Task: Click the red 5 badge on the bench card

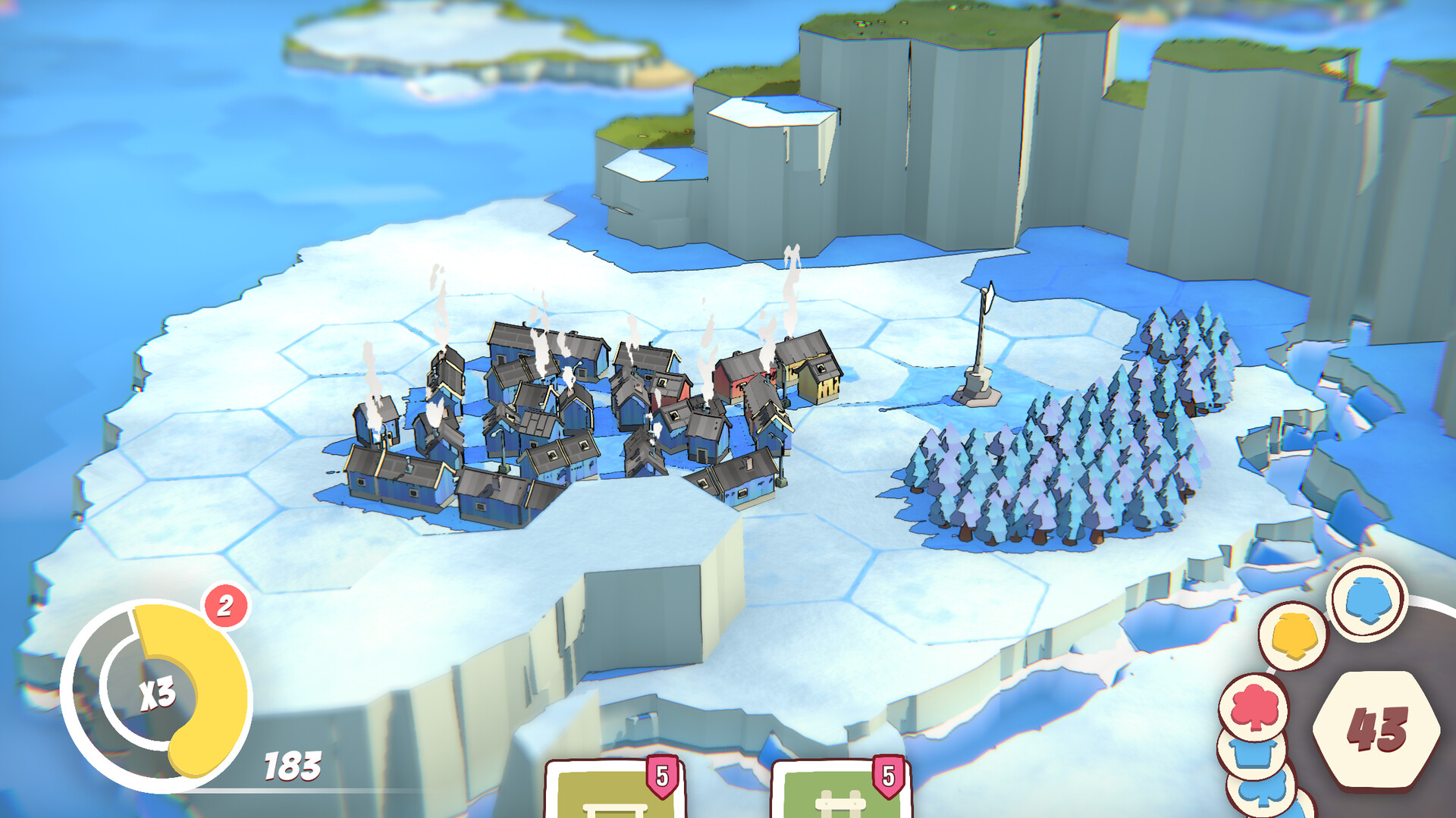Action: tap(660, 777)
